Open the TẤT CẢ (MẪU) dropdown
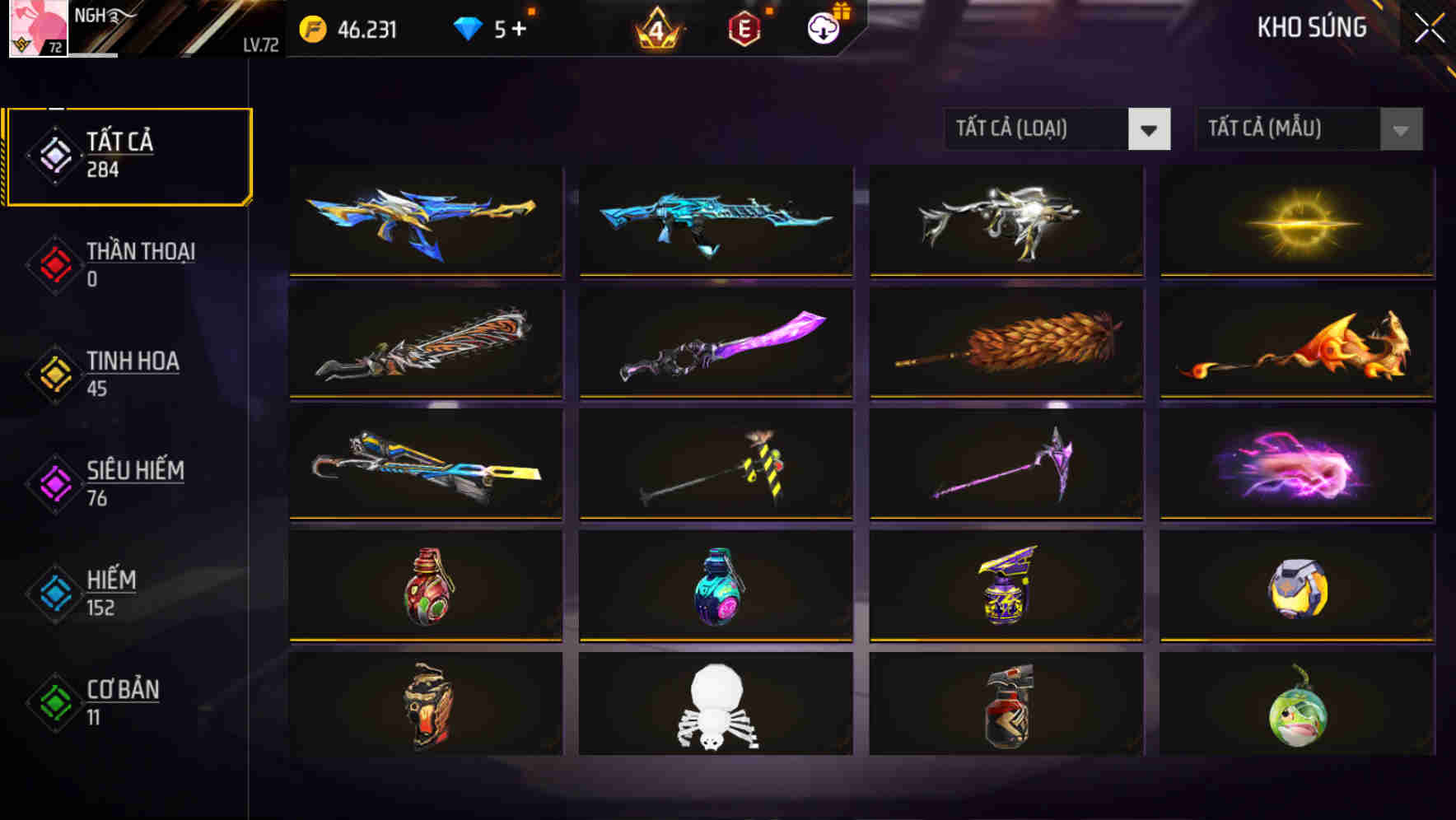The height and width of the screenshot is (820, 1456). pyautogui.click(x=1309, y=129)
